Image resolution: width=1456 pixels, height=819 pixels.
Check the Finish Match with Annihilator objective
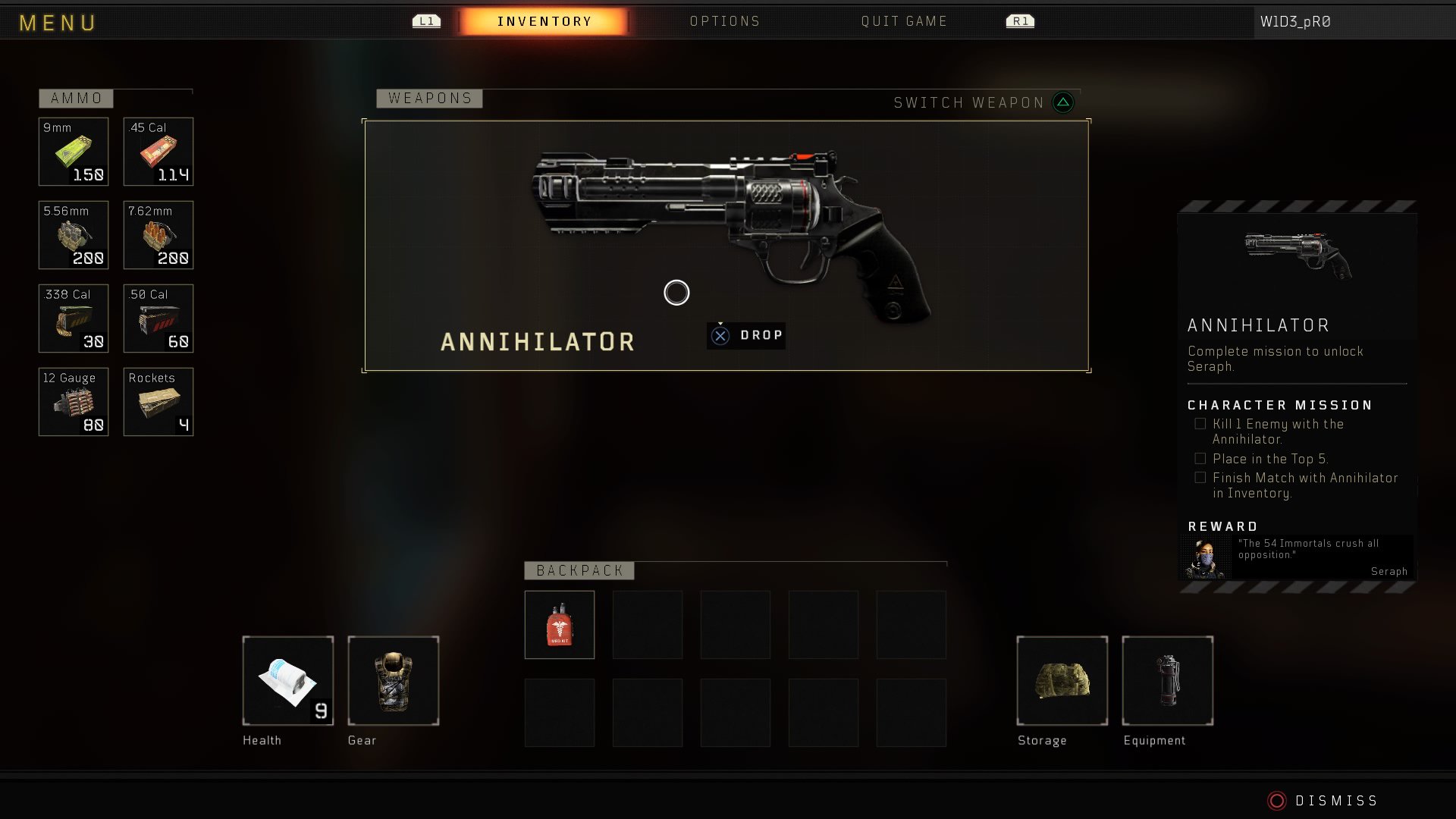point(1200,477)
